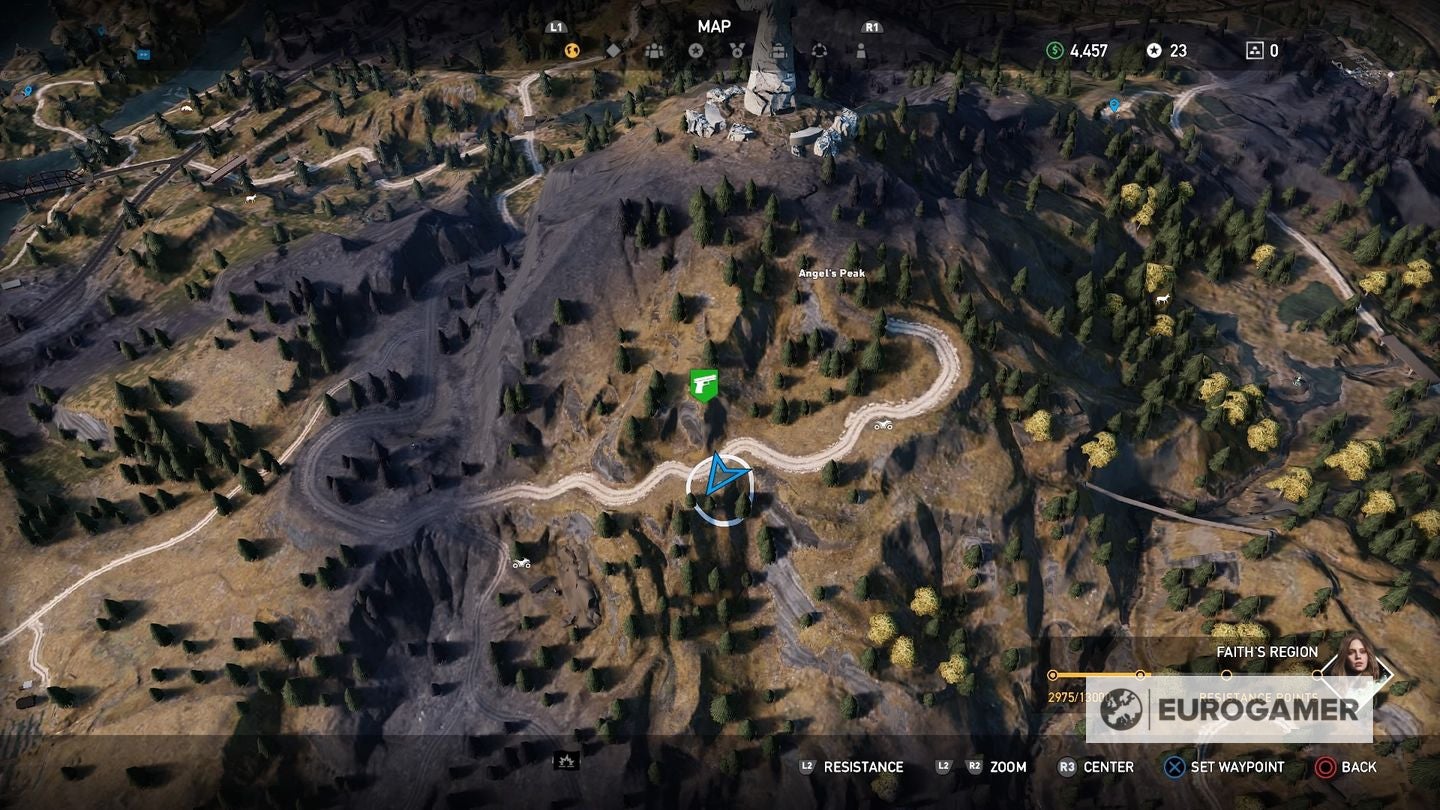Select the ATV icon east of the player marker
The height and width of the screenshot is (810, 1440).
pos(882,425)
